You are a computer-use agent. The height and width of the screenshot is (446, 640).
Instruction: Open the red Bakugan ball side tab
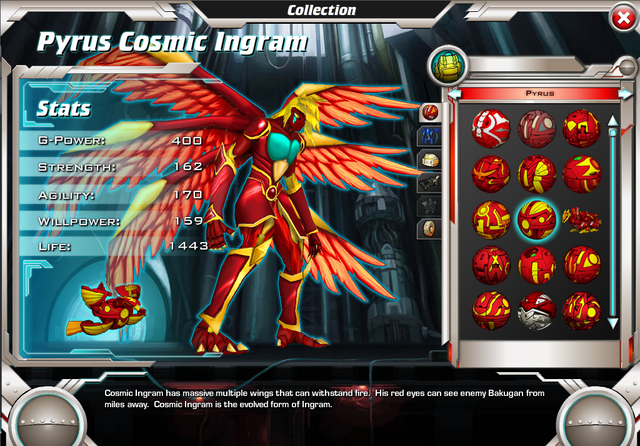[x=431, y=111]
